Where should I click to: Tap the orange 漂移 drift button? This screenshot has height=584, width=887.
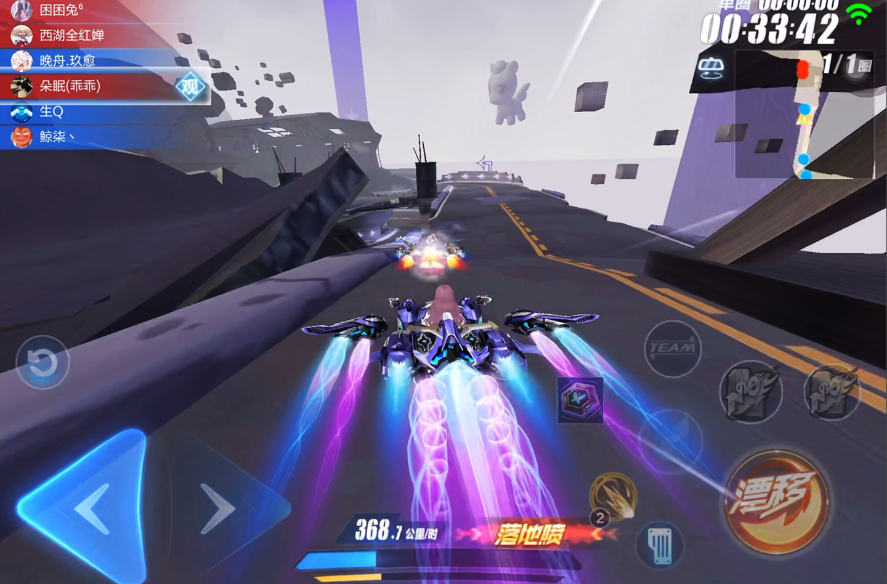776,502
